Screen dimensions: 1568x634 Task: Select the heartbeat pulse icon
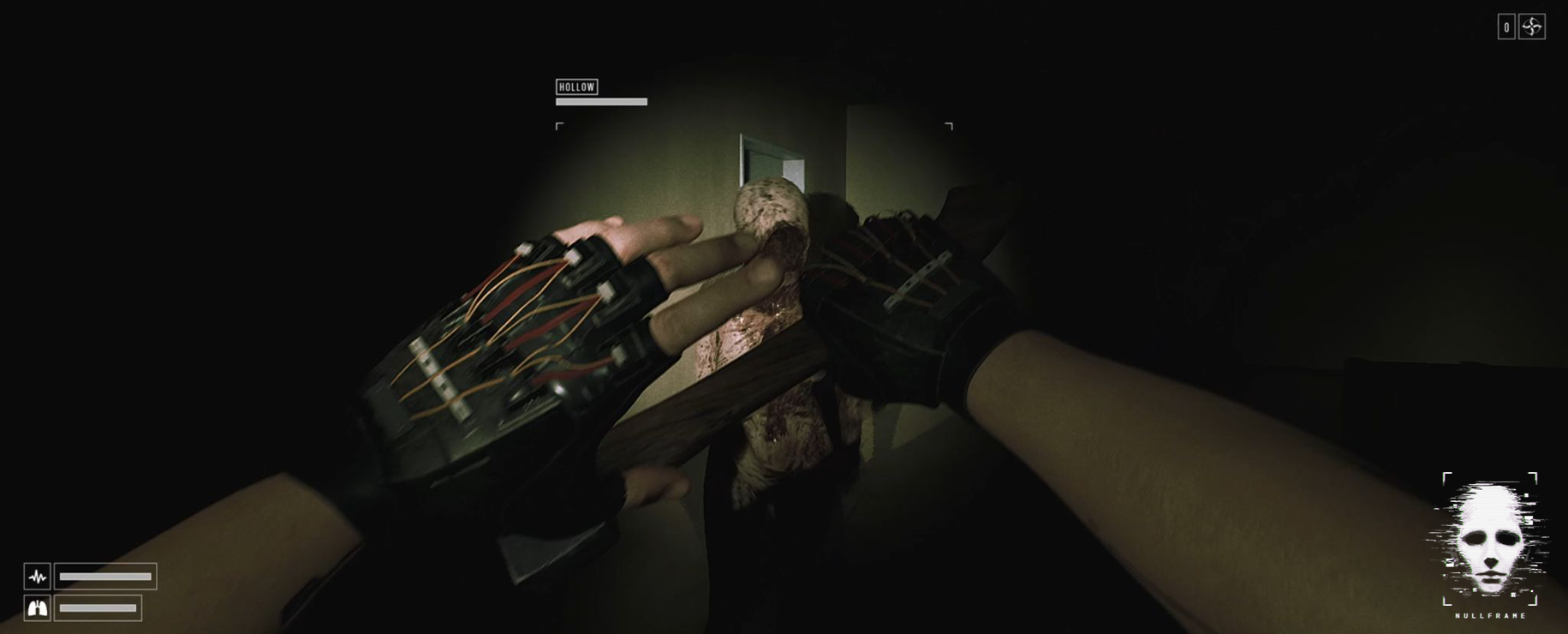pos(38,577)
